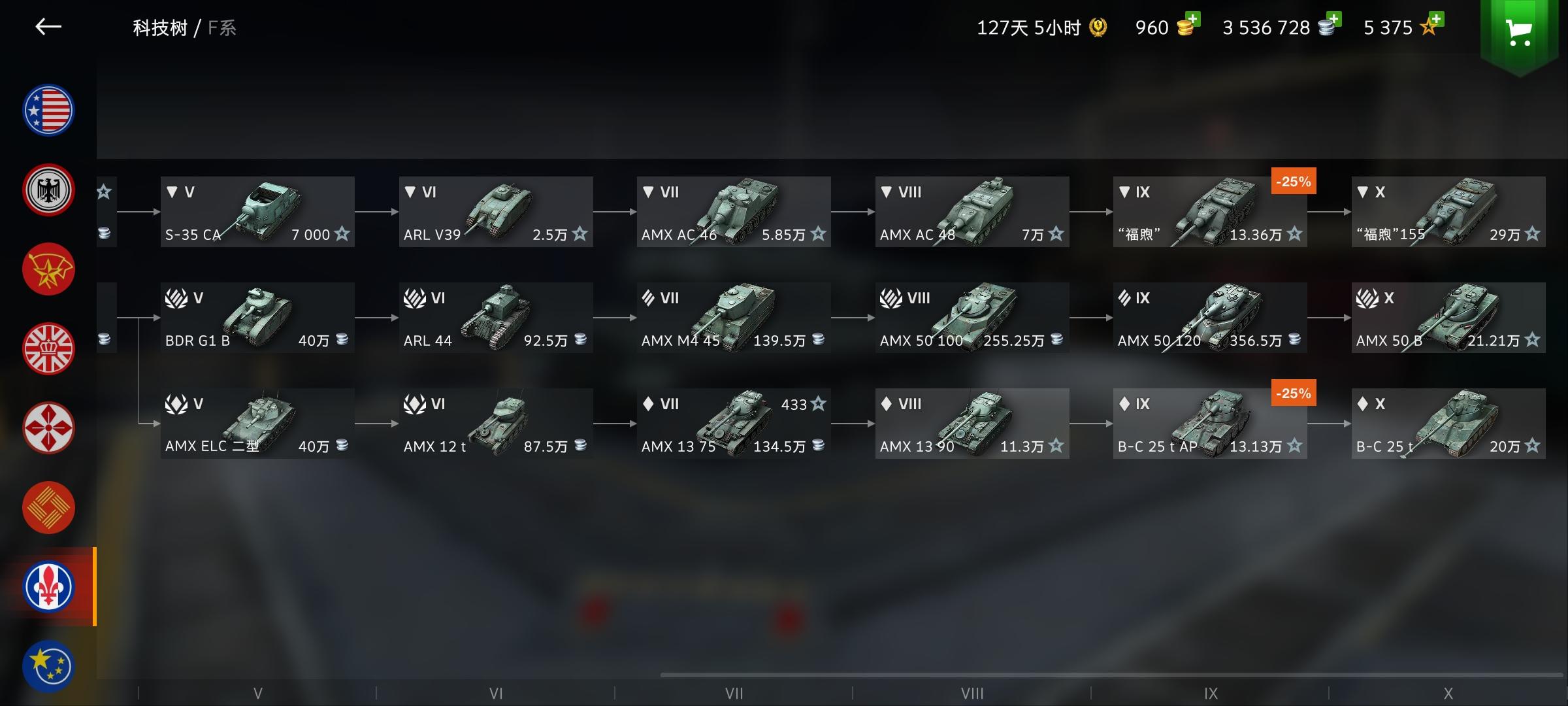
Task: Open the discounted B-C 25 t AP tank
Action: (1210, 424)
